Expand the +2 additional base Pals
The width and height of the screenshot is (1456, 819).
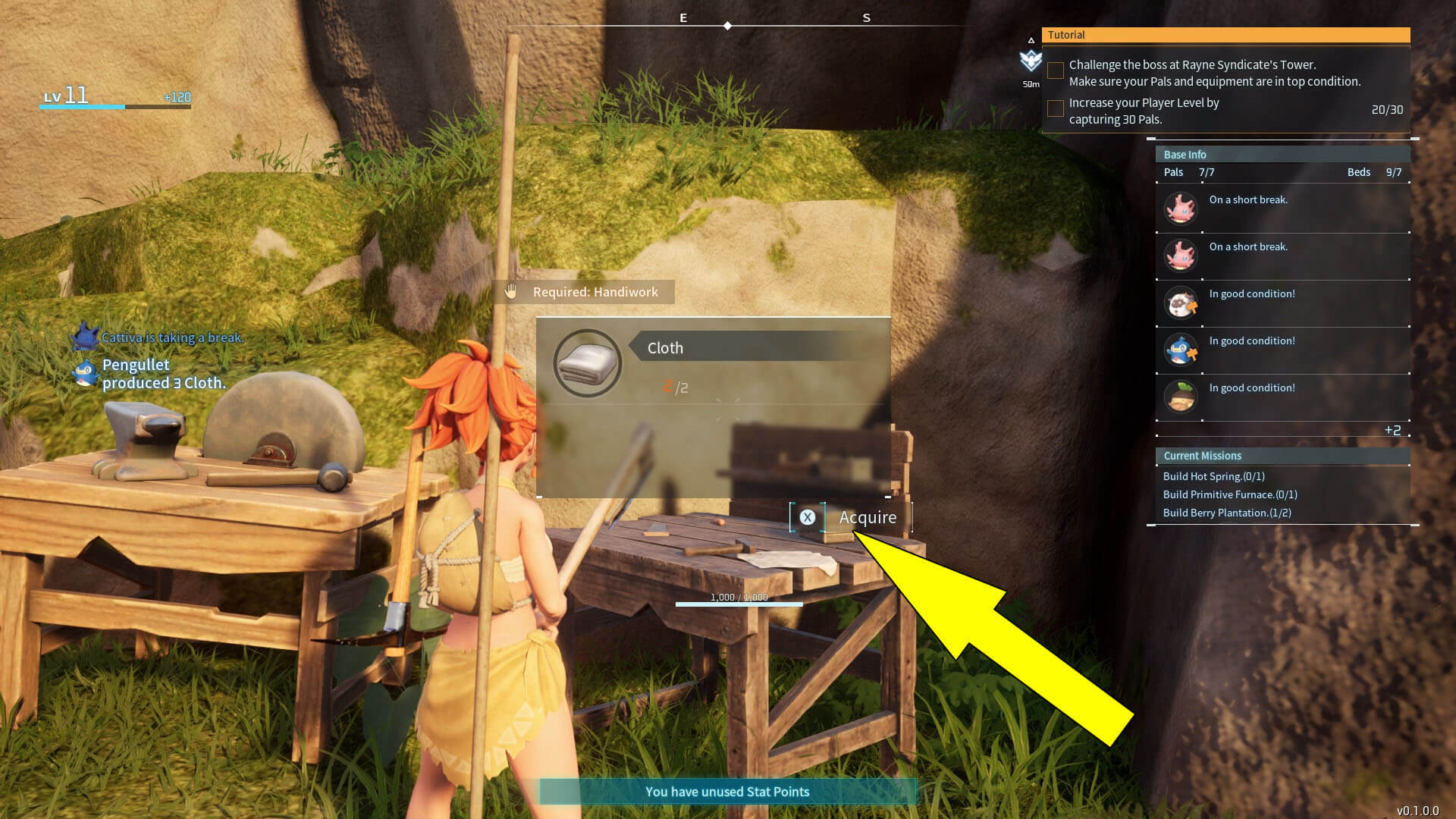pos(1392,430)
